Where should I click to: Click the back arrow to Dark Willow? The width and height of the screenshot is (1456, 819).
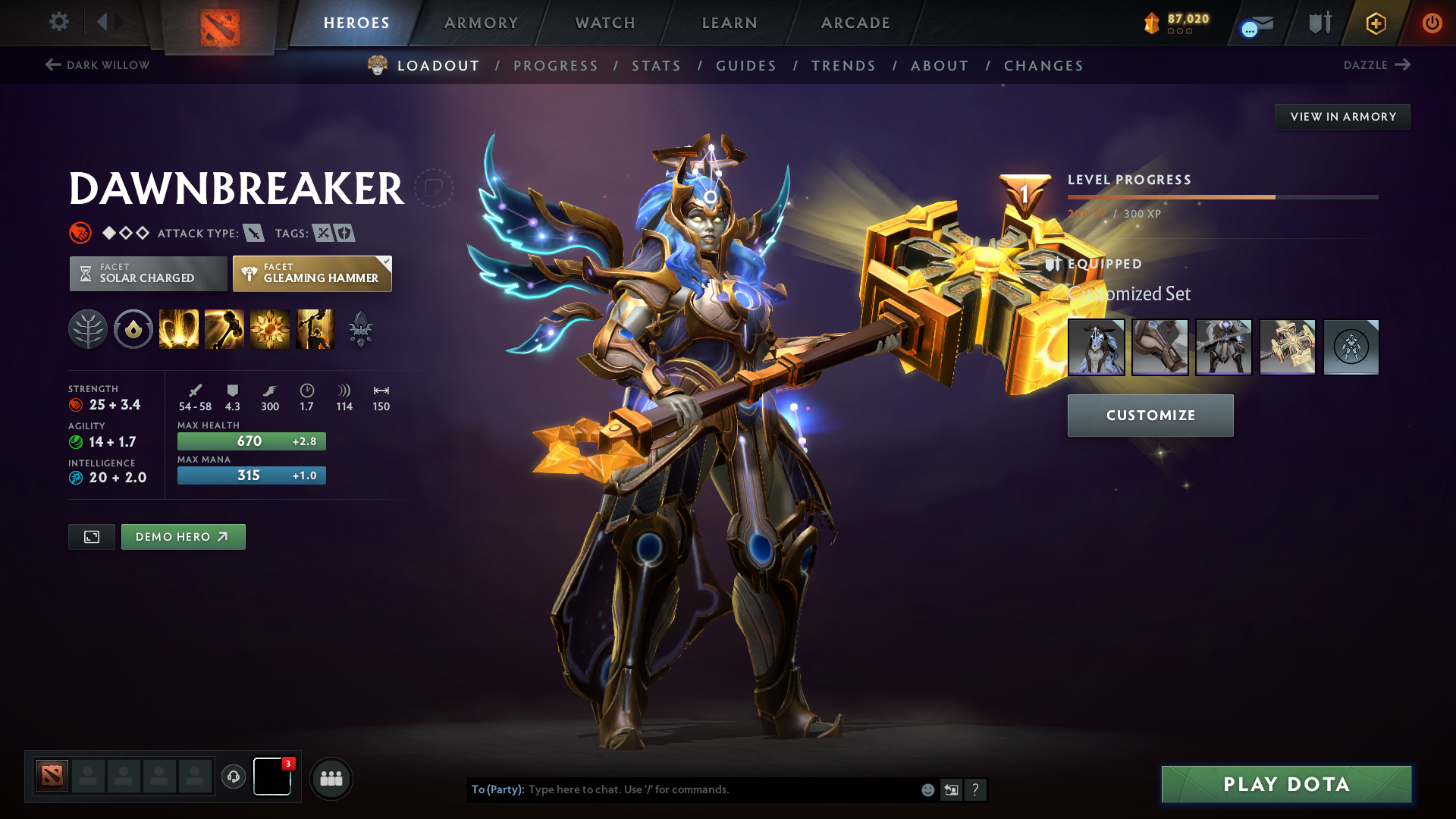pyautogui.click(x=52, y=65)
